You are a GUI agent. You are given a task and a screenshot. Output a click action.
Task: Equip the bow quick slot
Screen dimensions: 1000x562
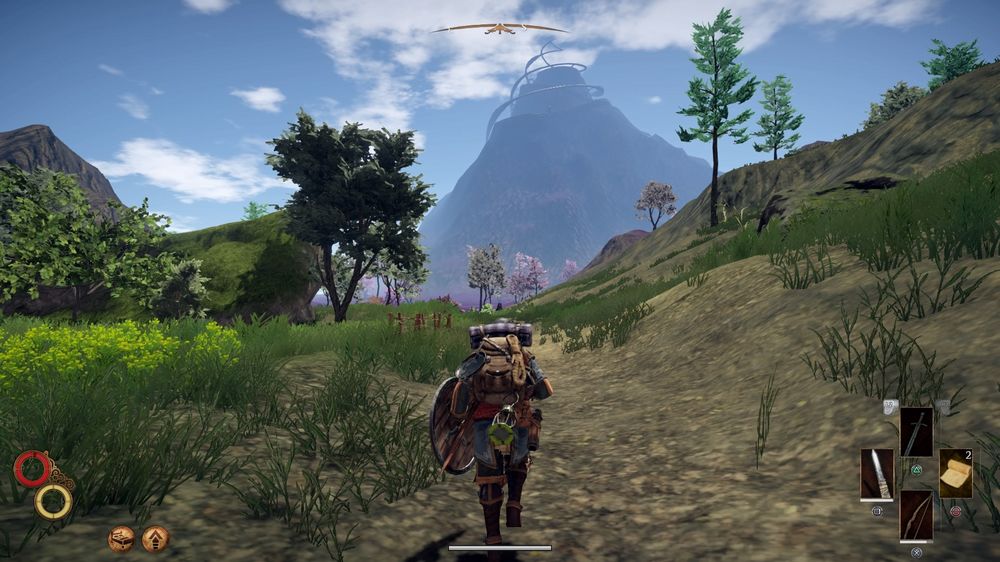(x=916, y=515)
